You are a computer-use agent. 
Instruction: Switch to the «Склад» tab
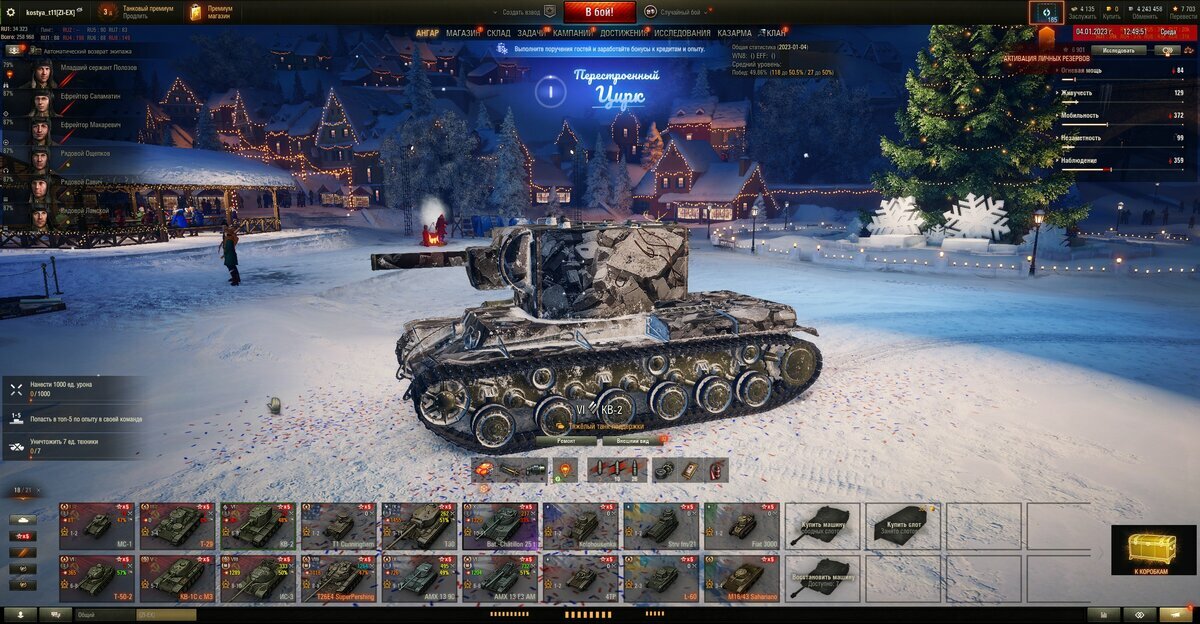(x=499, y=33)
